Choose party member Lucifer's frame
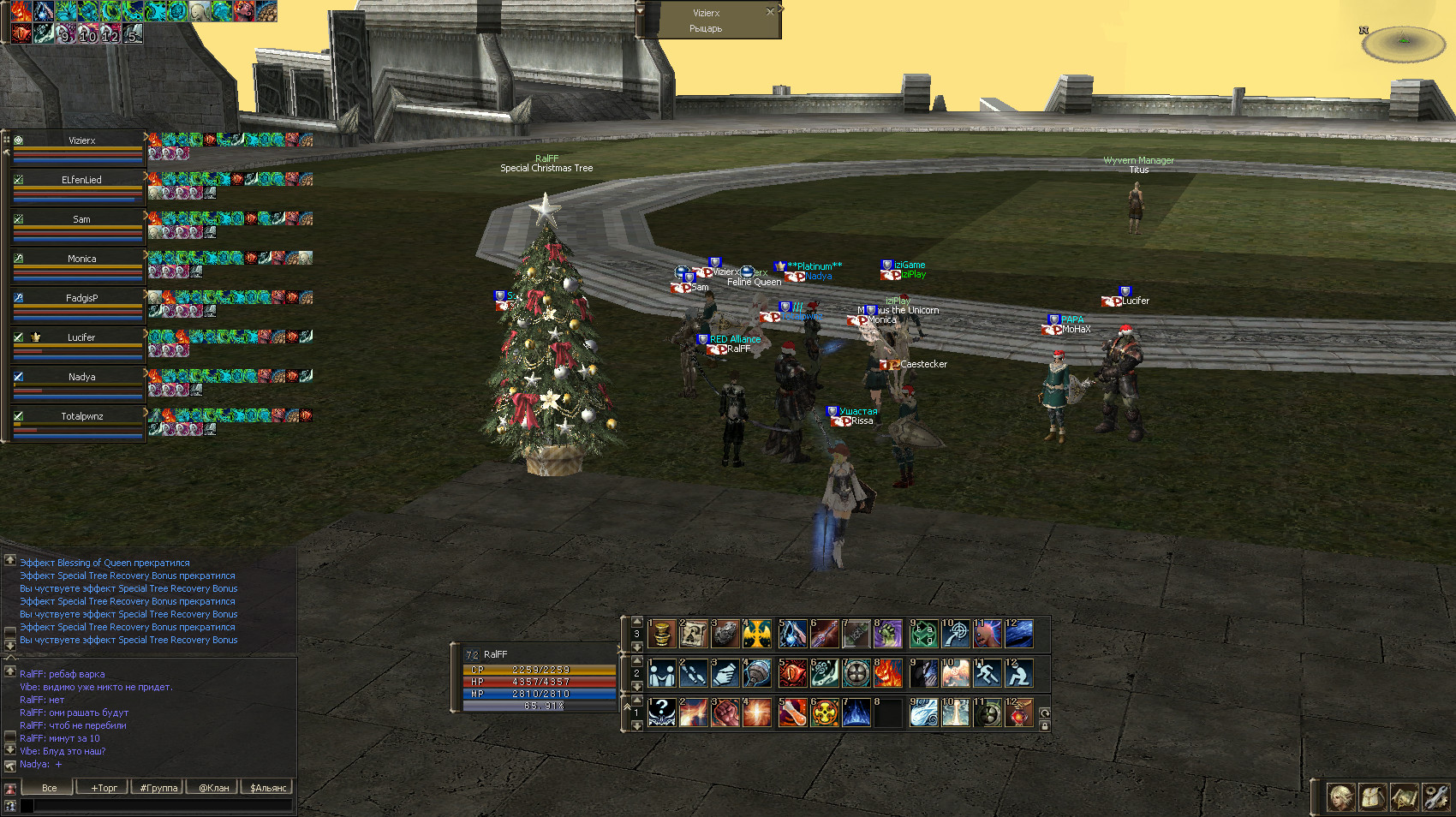 point(81,337)
